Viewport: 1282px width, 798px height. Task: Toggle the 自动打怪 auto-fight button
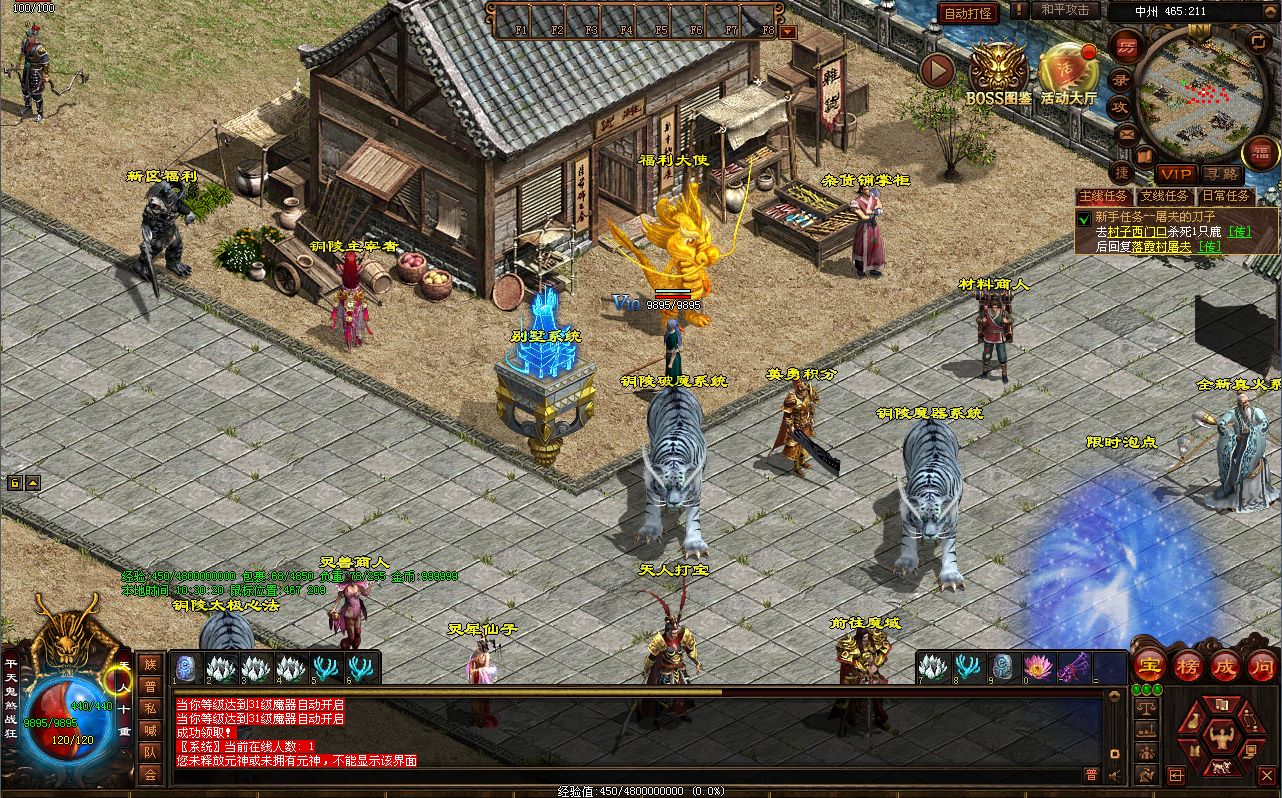(x=968, y=13)
